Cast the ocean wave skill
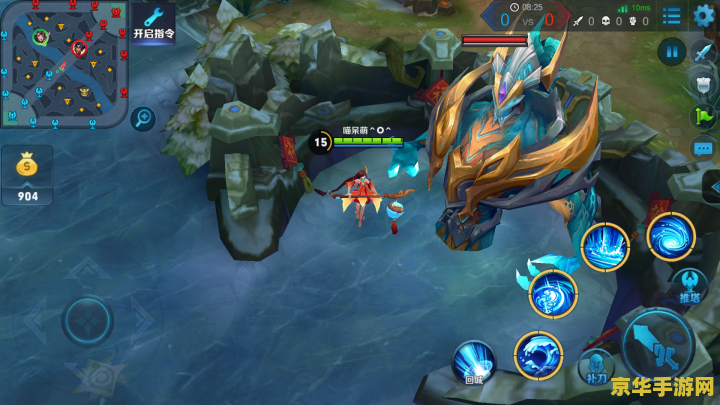 [x=538, y=354]
